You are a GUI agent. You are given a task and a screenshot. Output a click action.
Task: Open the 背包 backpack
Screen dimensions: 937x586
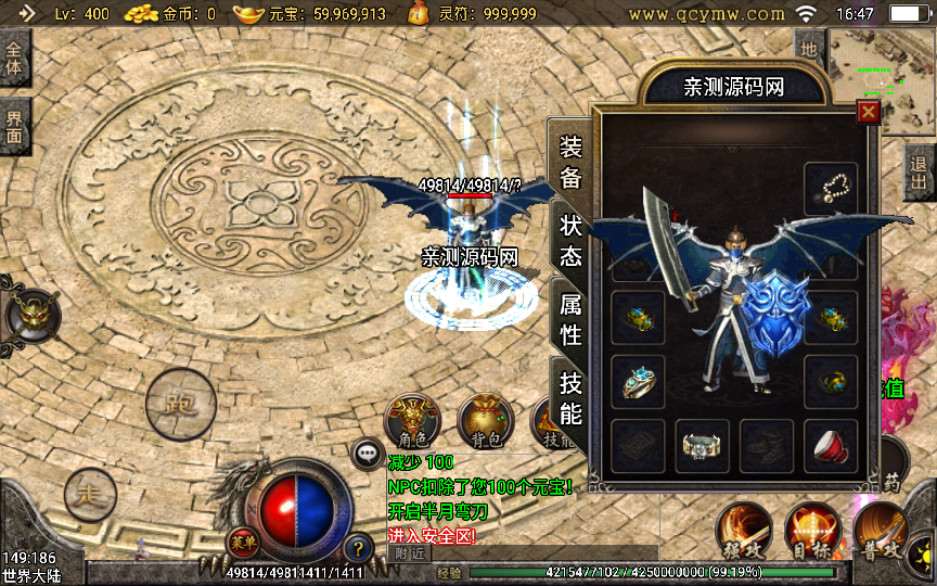pyautogui.click(x=485, y=421)
